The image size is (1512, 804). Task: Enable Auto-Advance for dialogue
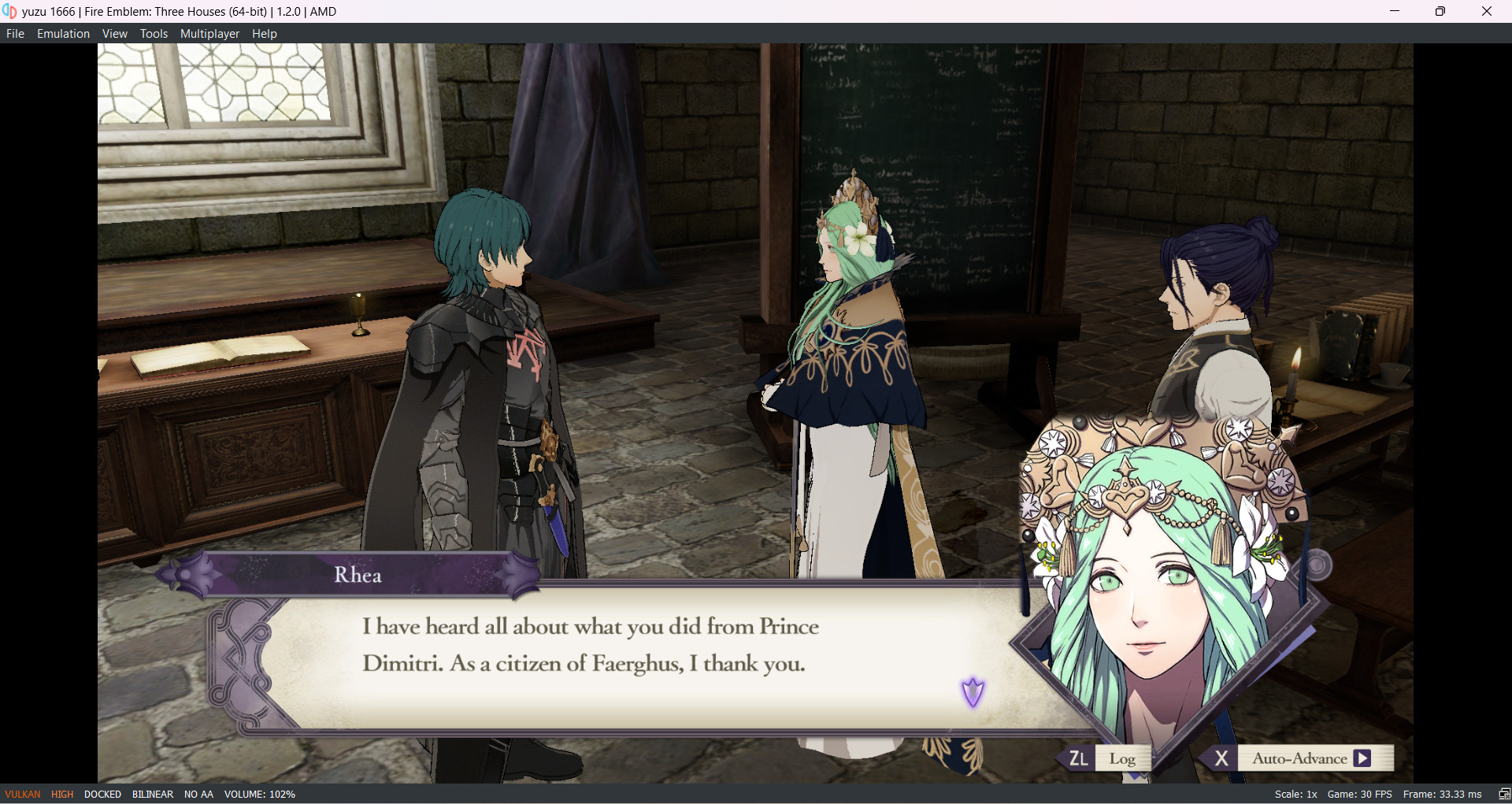[1299, 758]
